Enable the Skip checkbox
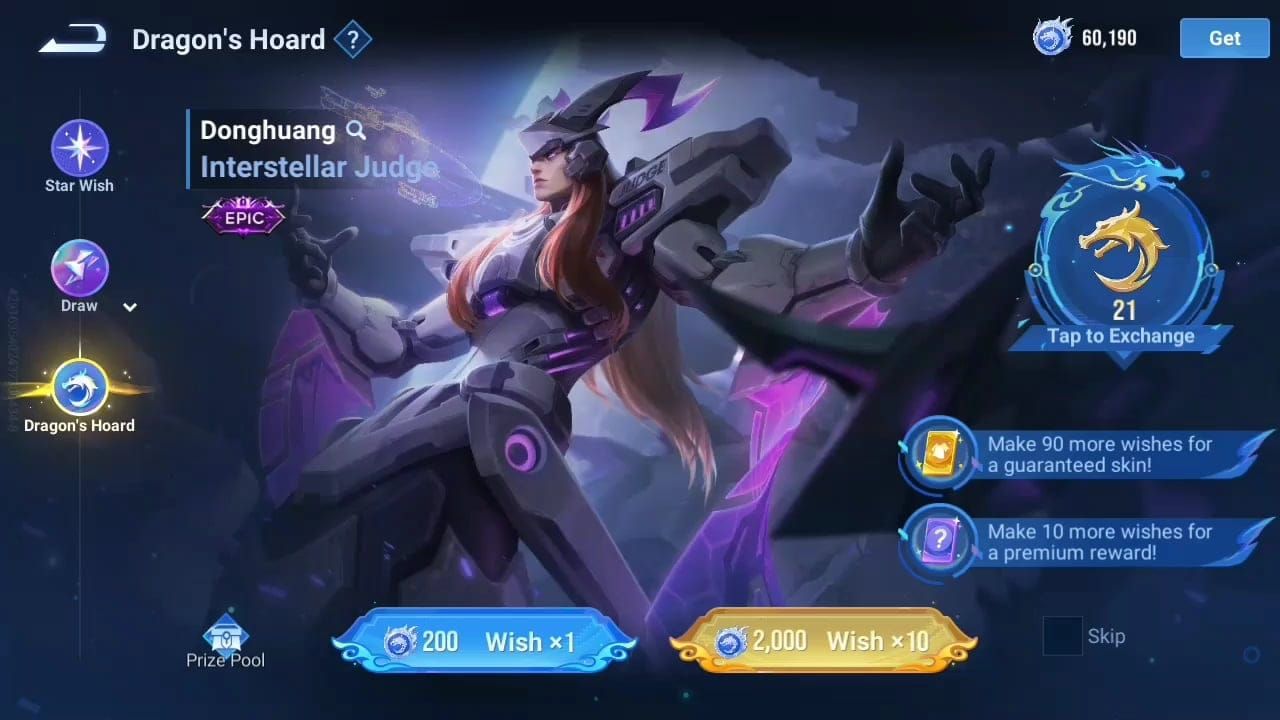Viewport: 1280px width, 720px height. coord(1063,637)
